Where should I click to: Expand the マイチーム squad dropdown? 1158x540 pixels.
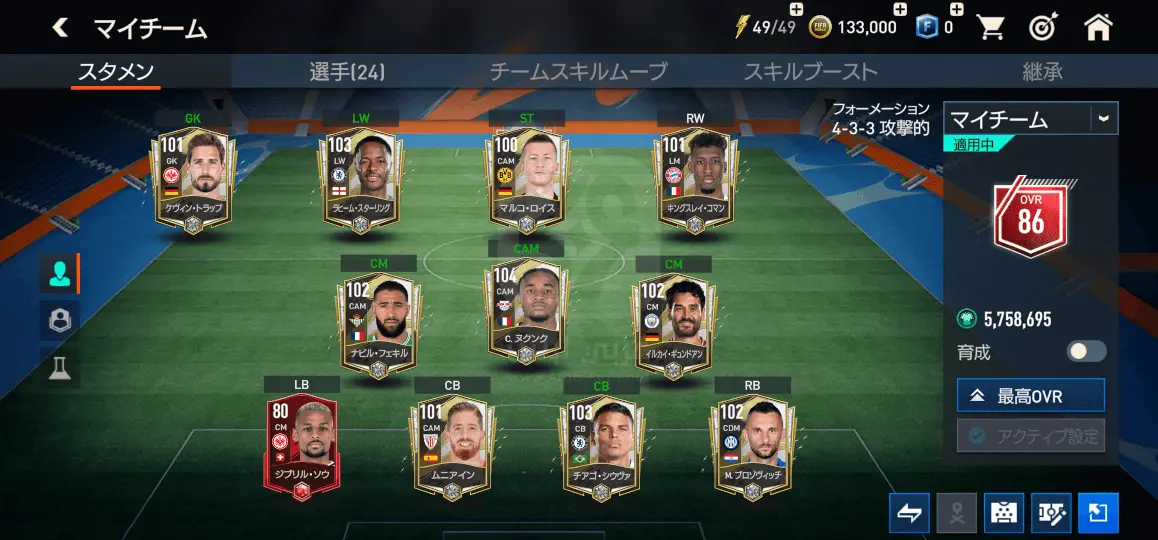coord(1103,118)
